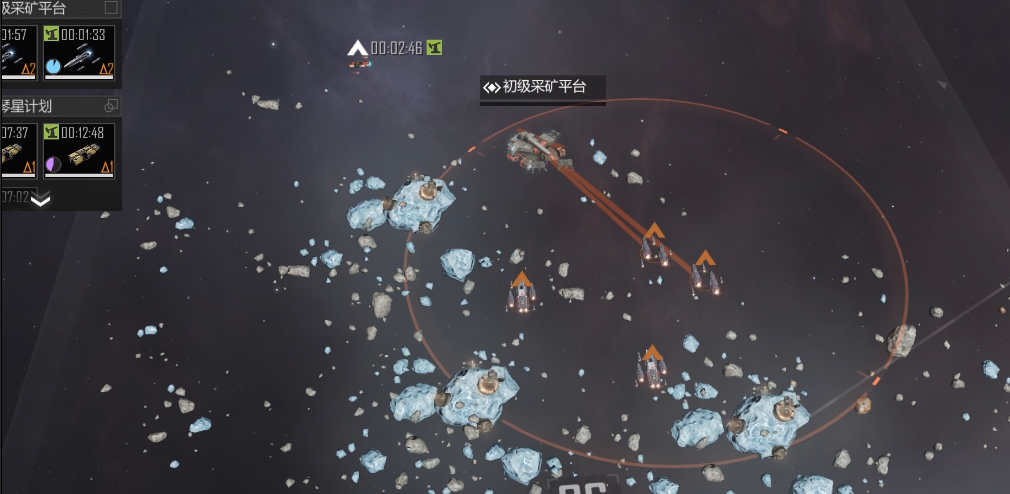
Task: Expand the fleet list with the down chevron
Action: [41, 199]
